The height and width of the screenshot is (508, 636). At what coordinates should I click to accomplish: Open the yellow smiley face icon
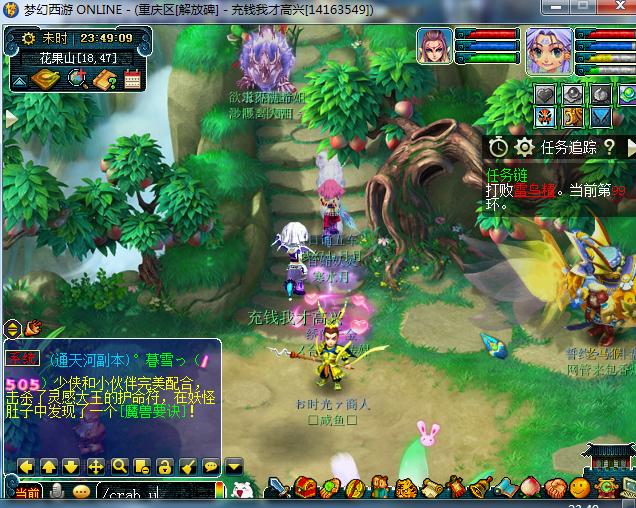[579, 489]
